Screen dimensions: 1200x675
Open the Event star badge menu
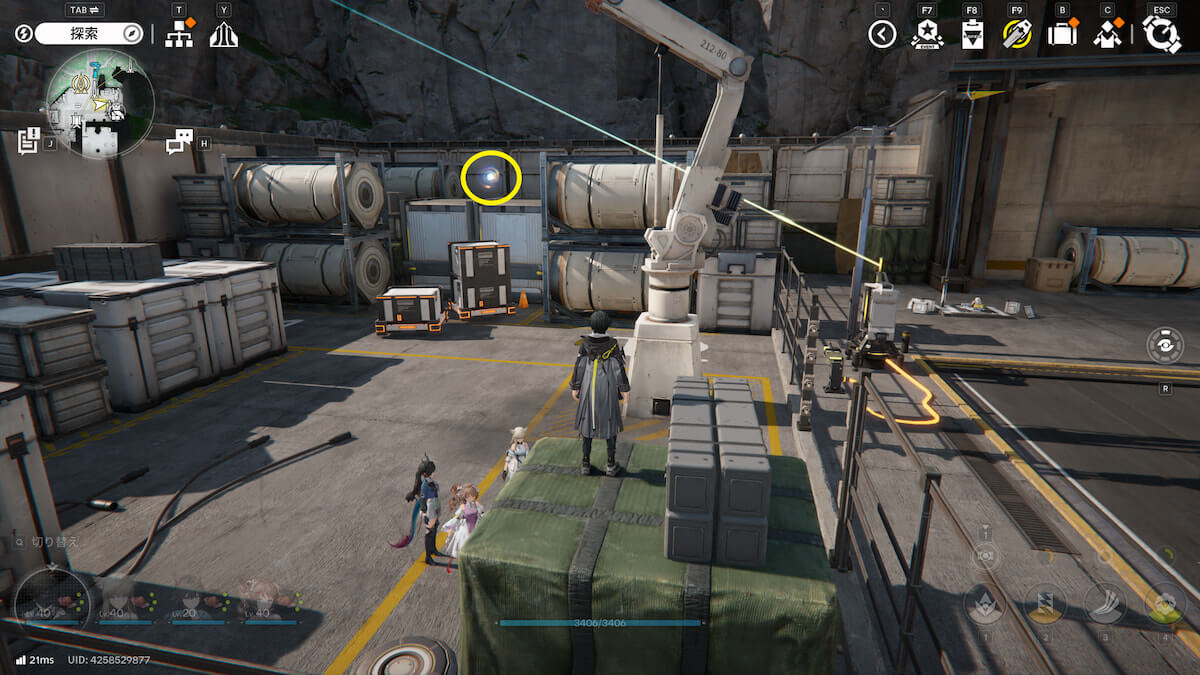pos(927,35)
